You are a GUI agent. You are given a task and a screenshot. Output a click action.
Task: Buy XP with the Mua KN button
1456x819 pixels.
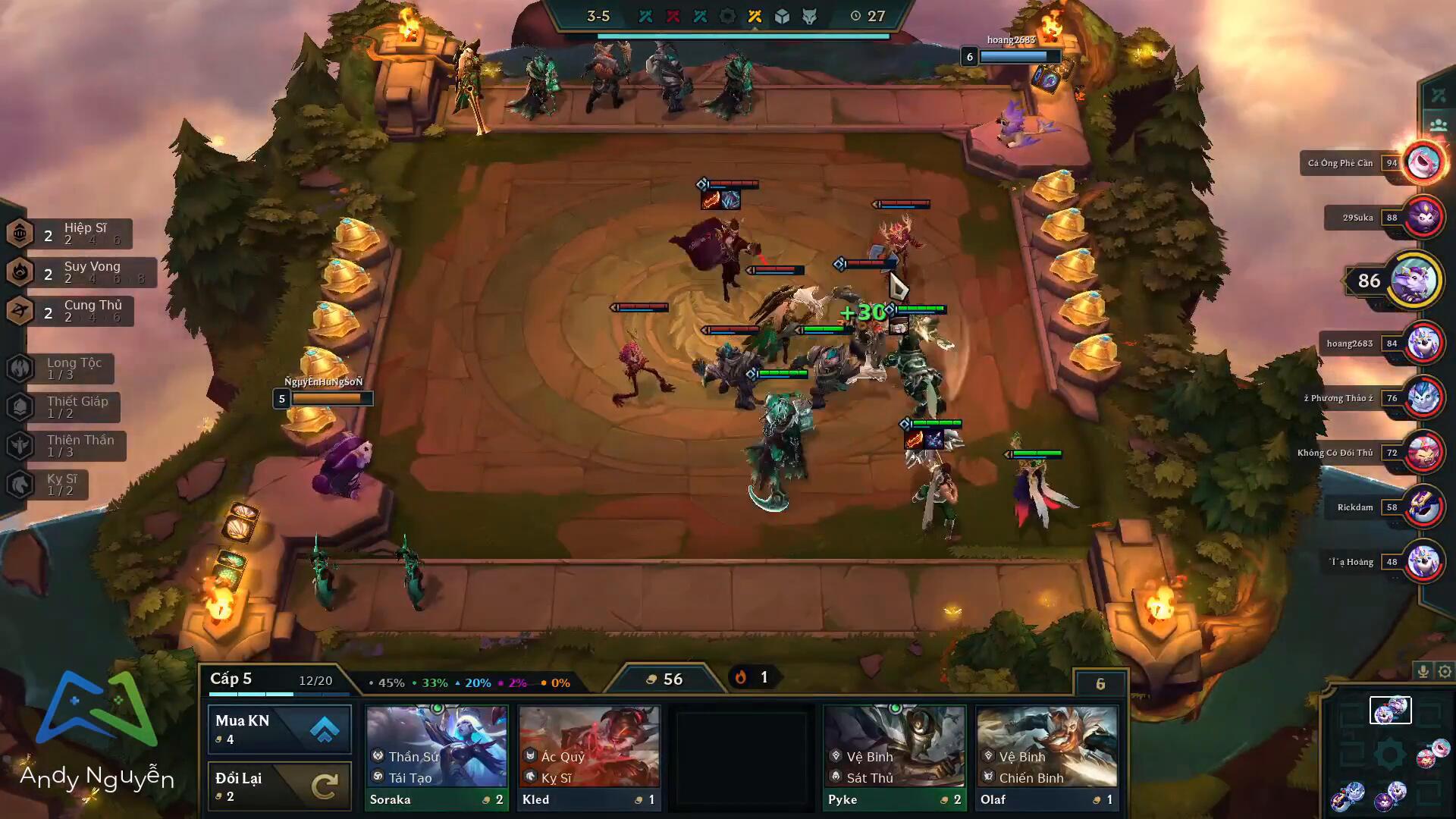279,729
